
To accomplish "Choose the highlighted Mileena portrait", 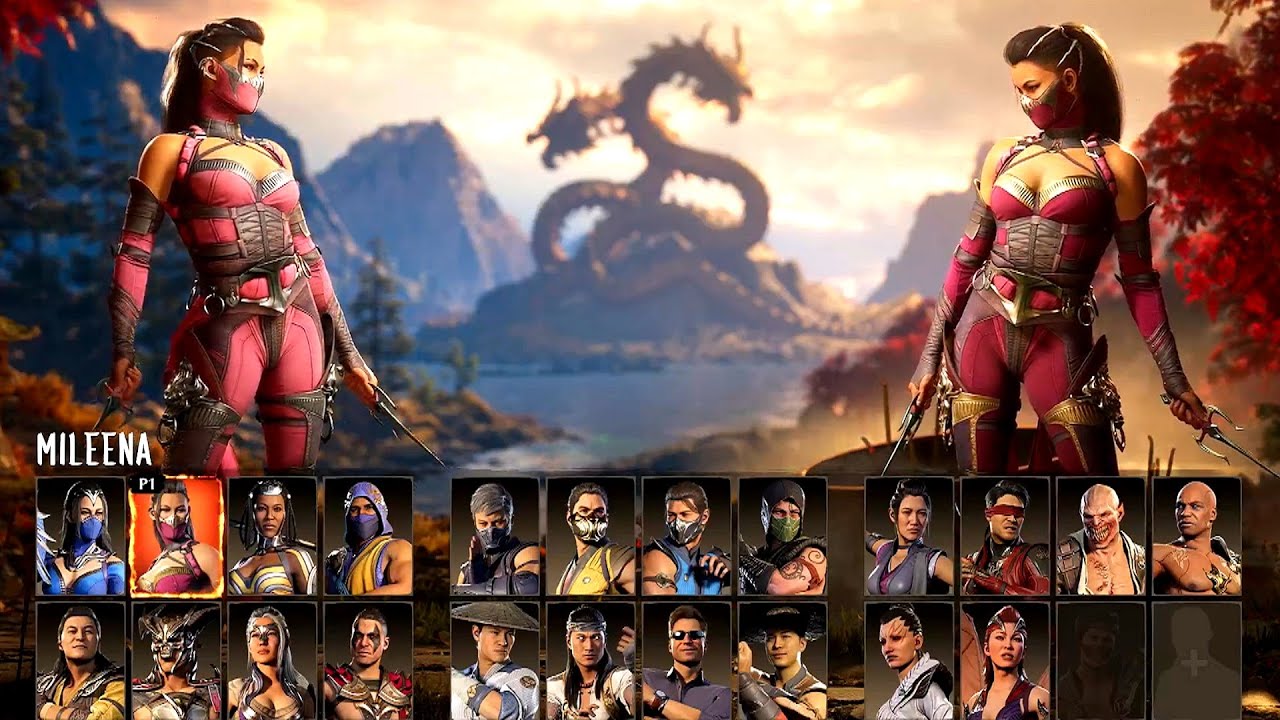I will click(x=176, y=537).
